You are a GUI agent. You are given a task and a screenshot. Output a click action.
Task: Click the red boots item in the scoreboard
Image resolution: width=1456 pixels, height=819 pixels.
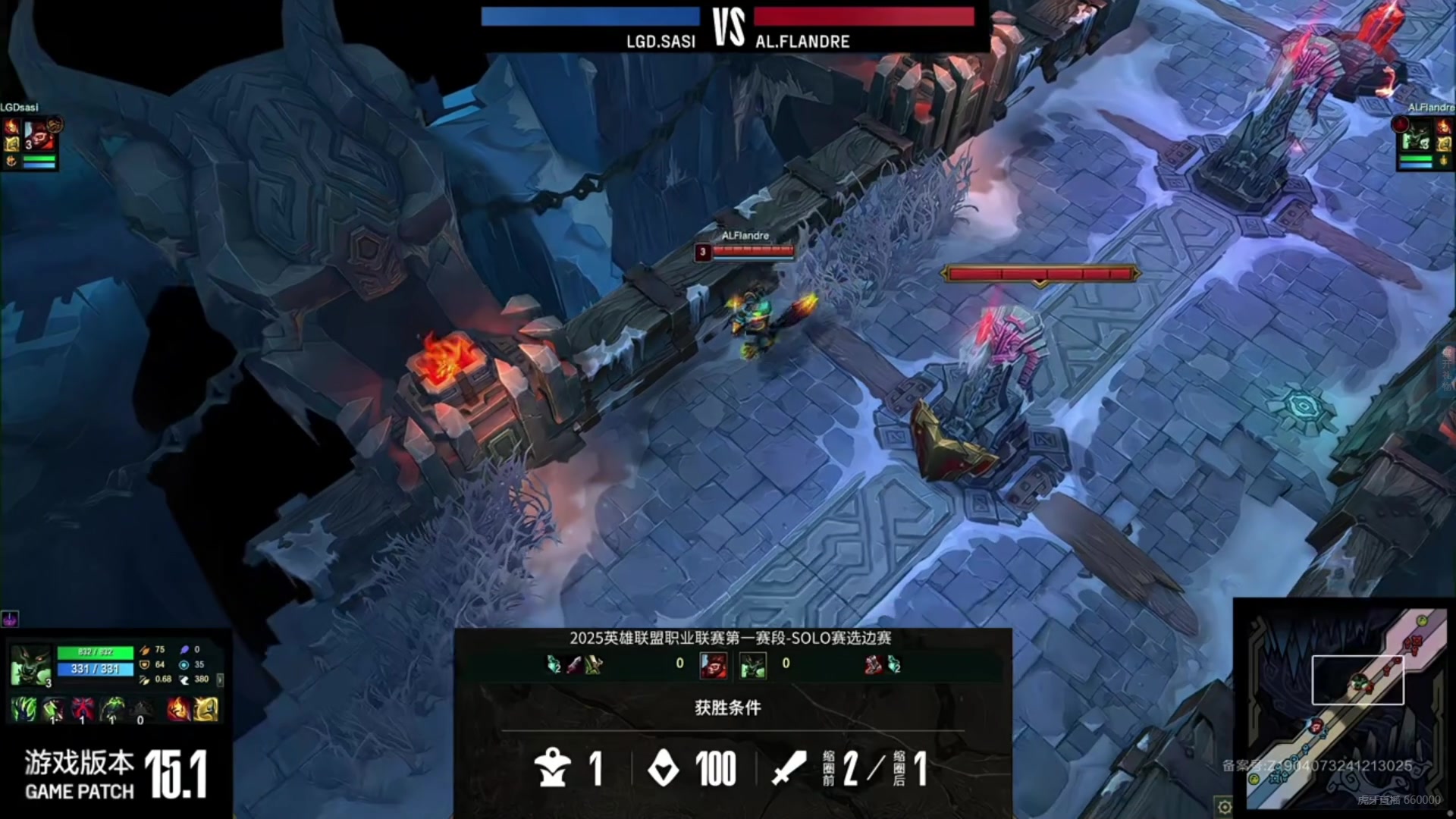(874, 665)
